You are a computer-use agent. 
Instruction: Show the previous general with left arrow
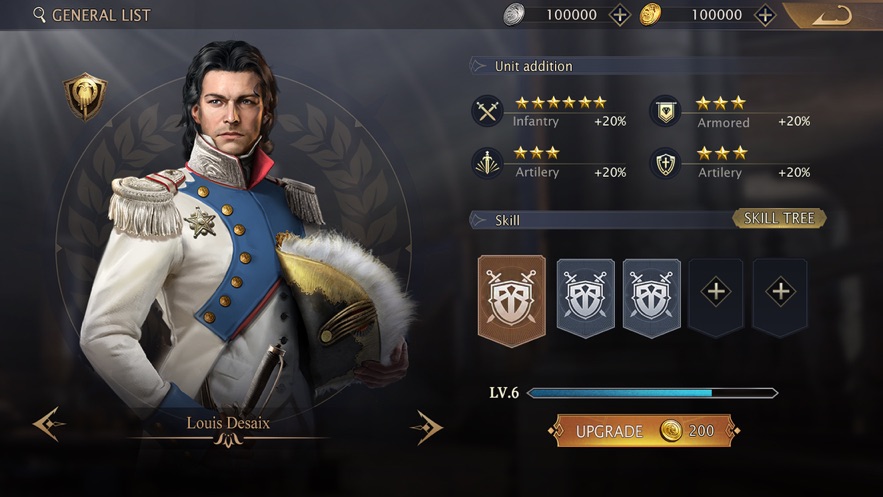click(48, 424)
